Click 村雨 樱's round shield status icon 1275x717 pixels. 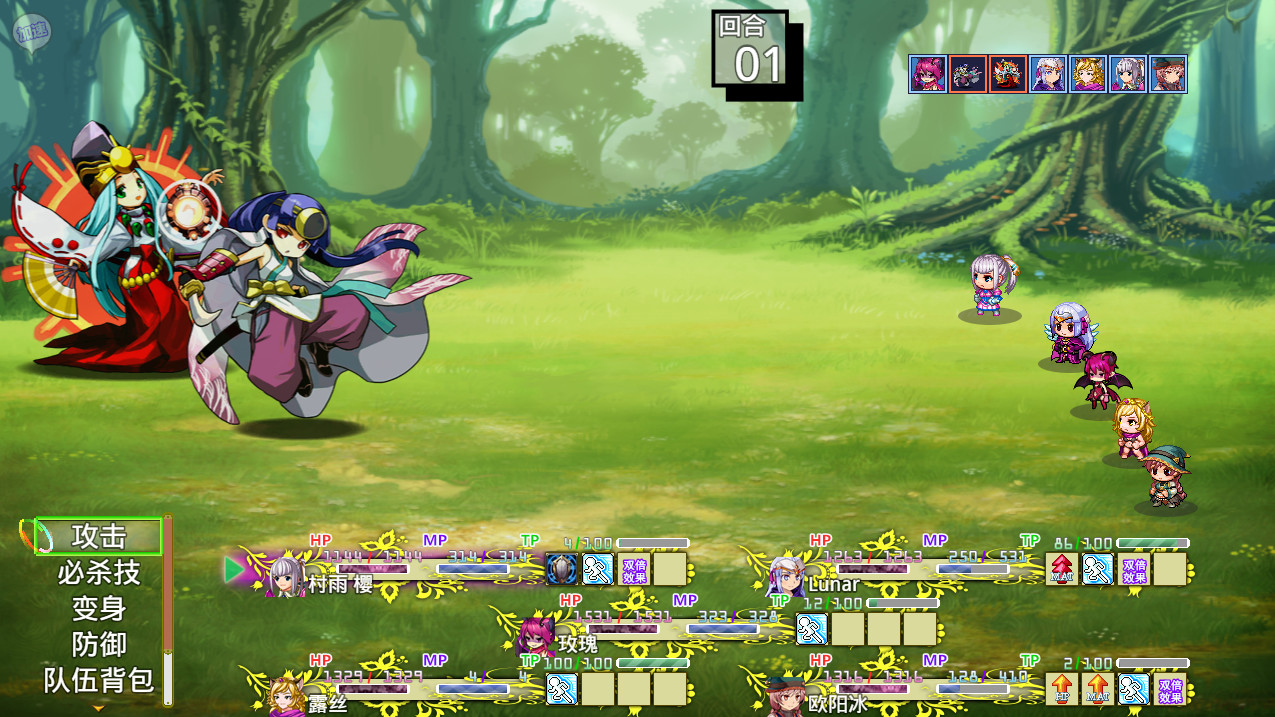coord(561,569)
